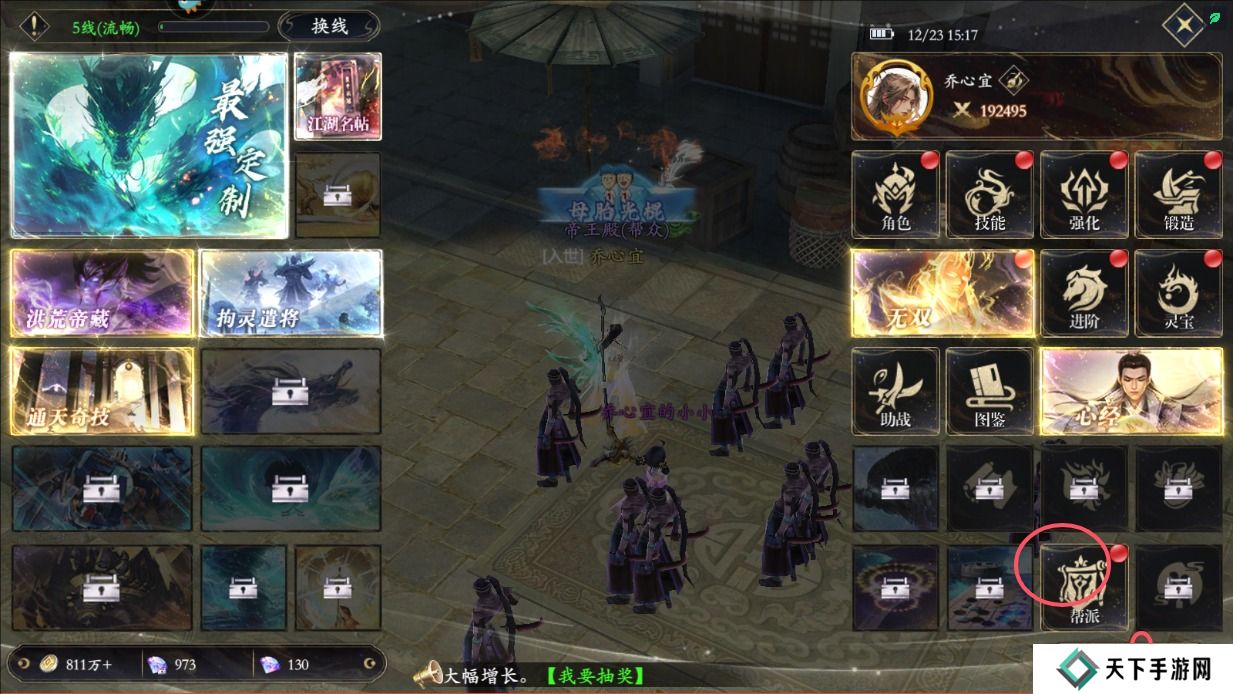Viewport: 1233px width, 694px height.
Task: Open the 进阶 advancement menu
Action: 1083,292
